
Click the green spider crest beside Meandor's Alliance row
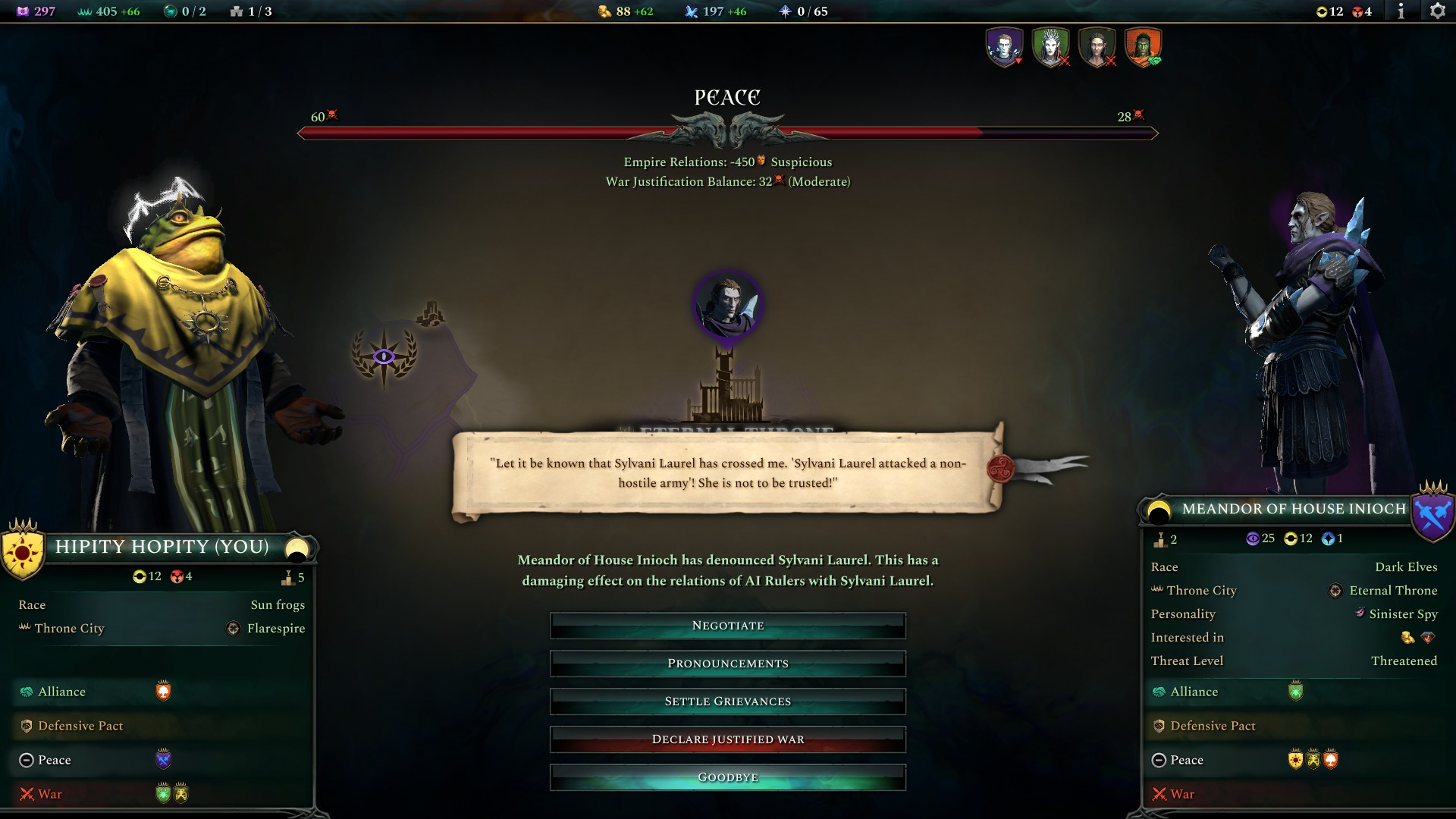tap(1295, 692)
